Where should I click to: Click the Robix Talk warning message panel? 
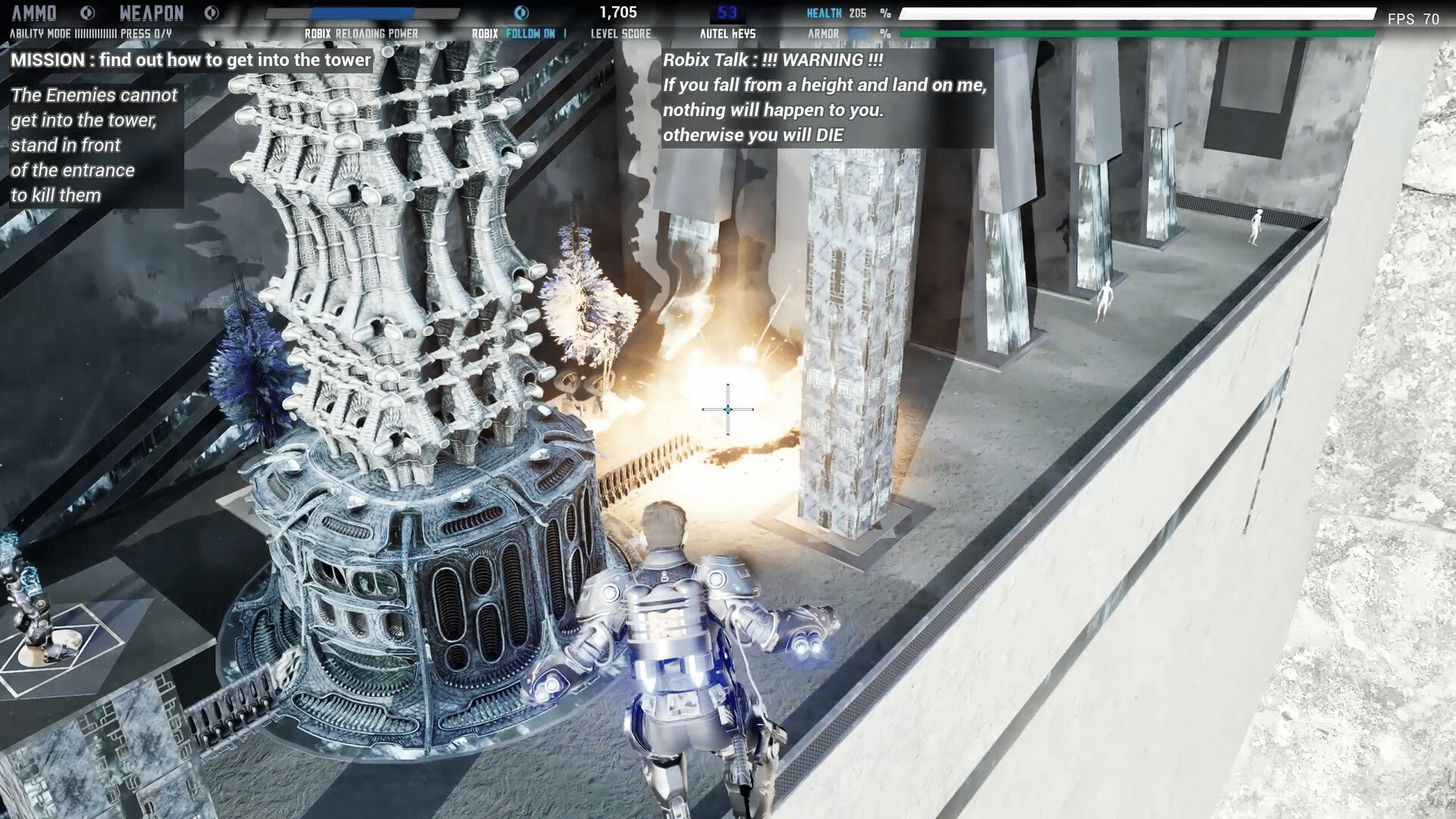tap(826, 98)
